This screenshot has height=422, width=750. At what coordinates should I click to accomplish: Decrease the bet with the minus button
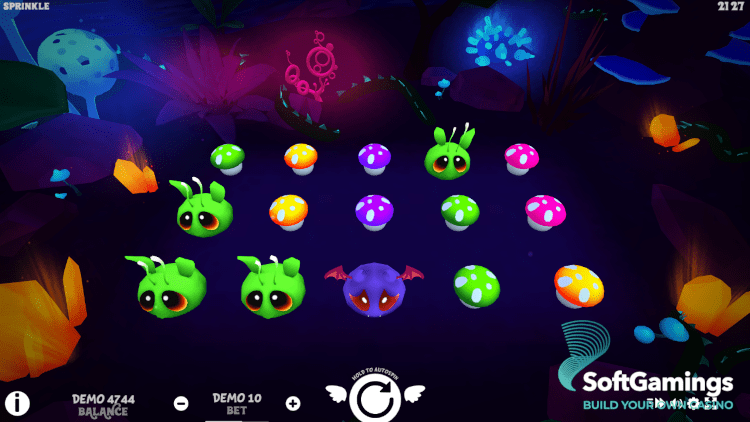(181, 404)
